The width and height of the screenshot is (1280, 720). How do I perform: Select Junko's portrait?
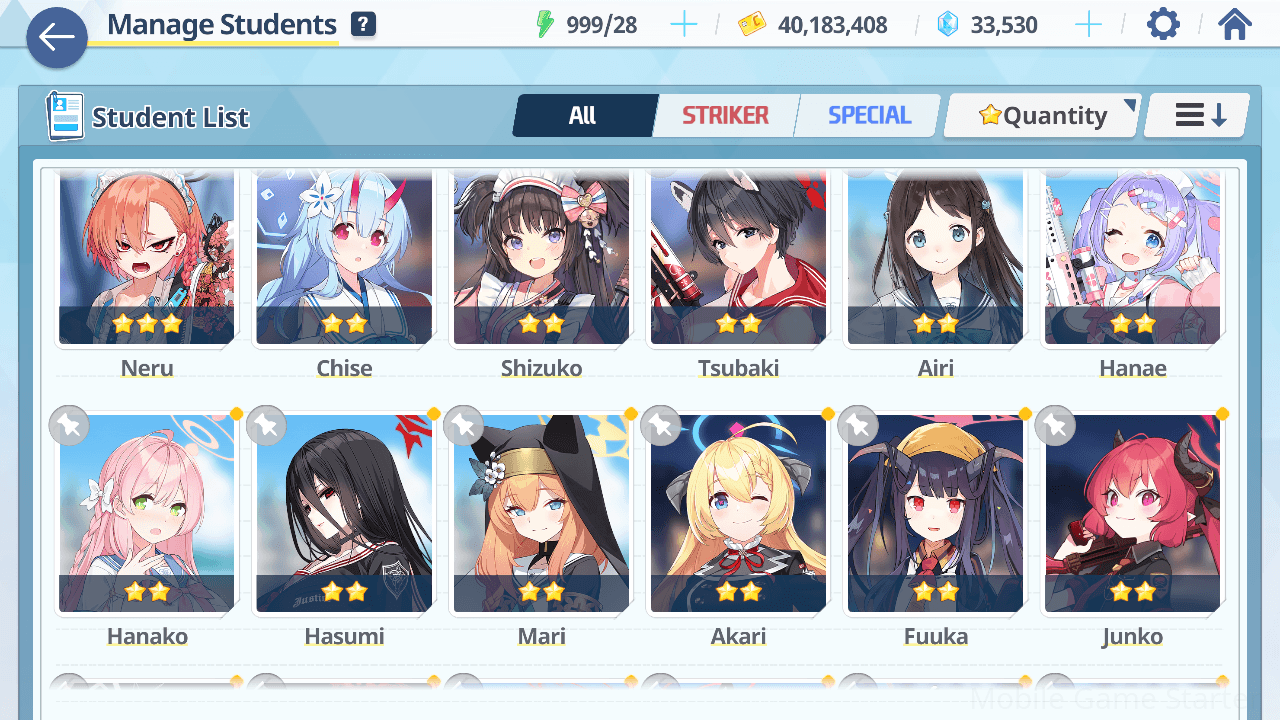(1132, 513)
